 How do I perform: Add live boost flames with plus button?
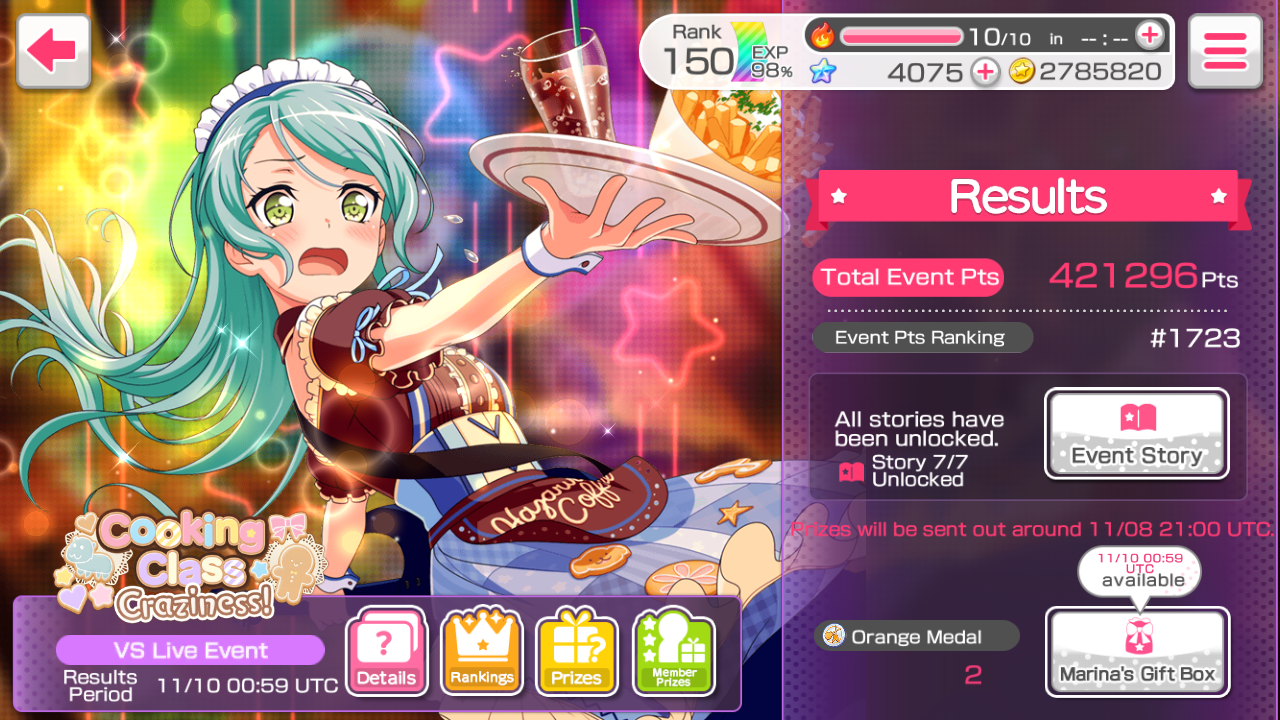[x=1150, y=36]
